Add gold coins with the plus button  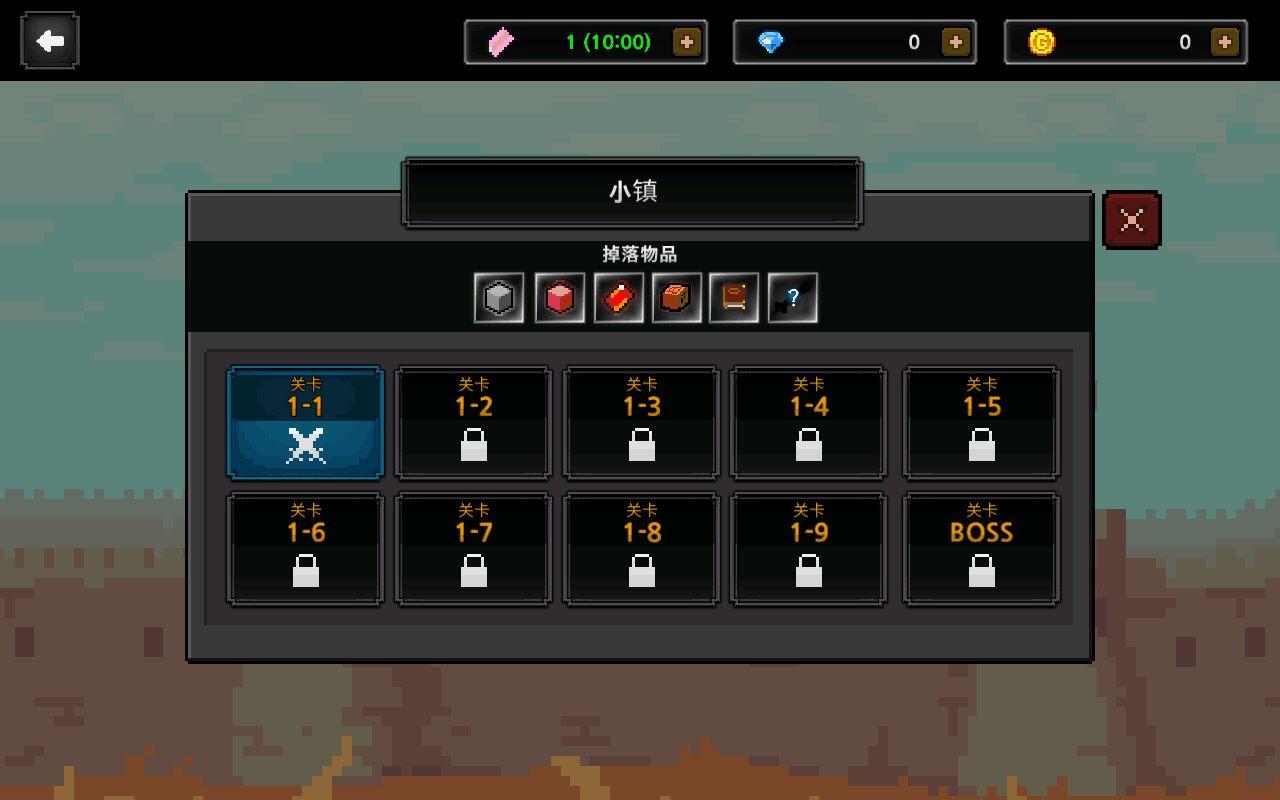coord(1225,42)
